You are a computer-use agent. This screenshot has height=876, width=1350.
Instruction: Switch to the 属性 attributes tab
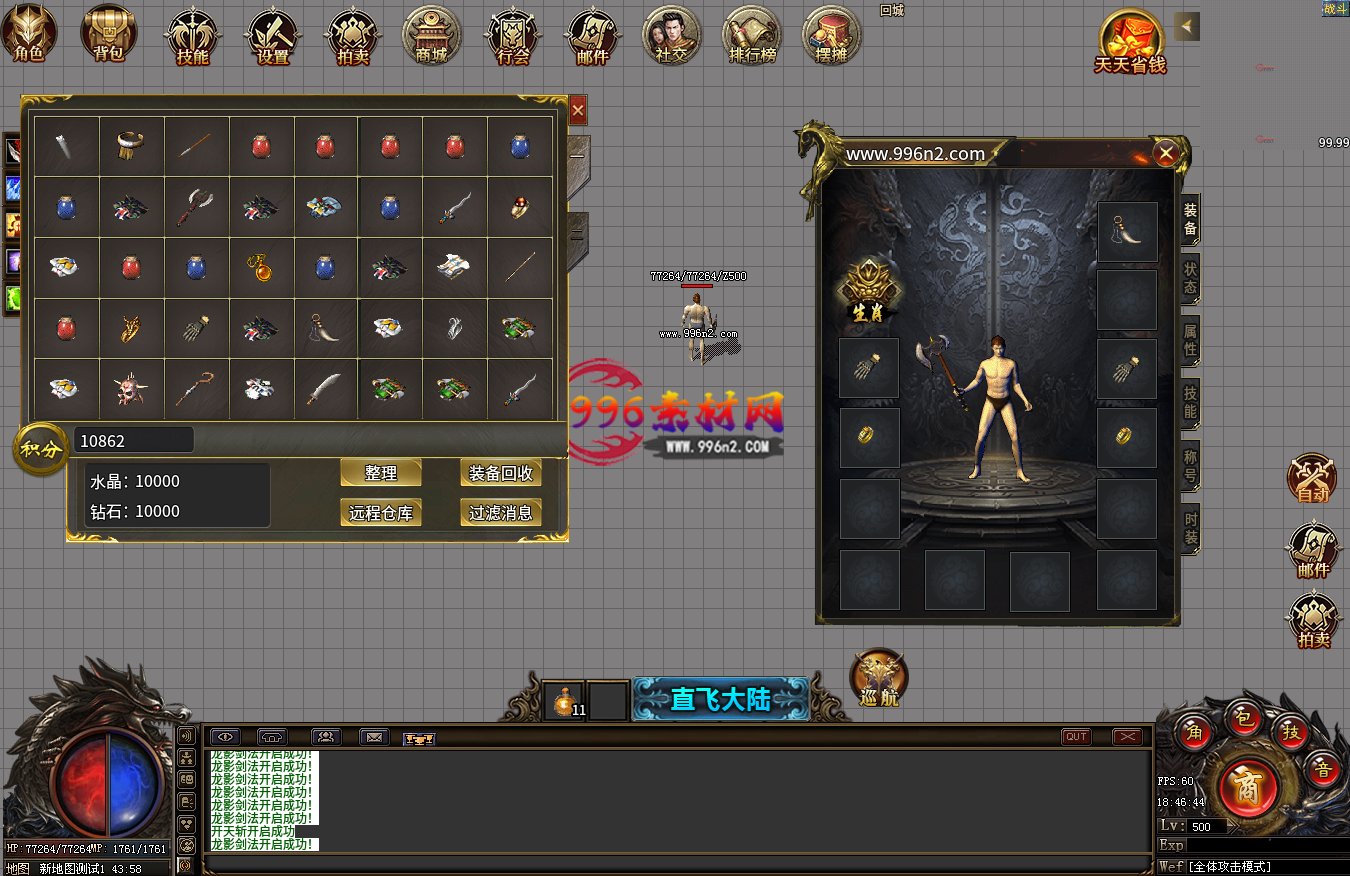point(1190,340)
